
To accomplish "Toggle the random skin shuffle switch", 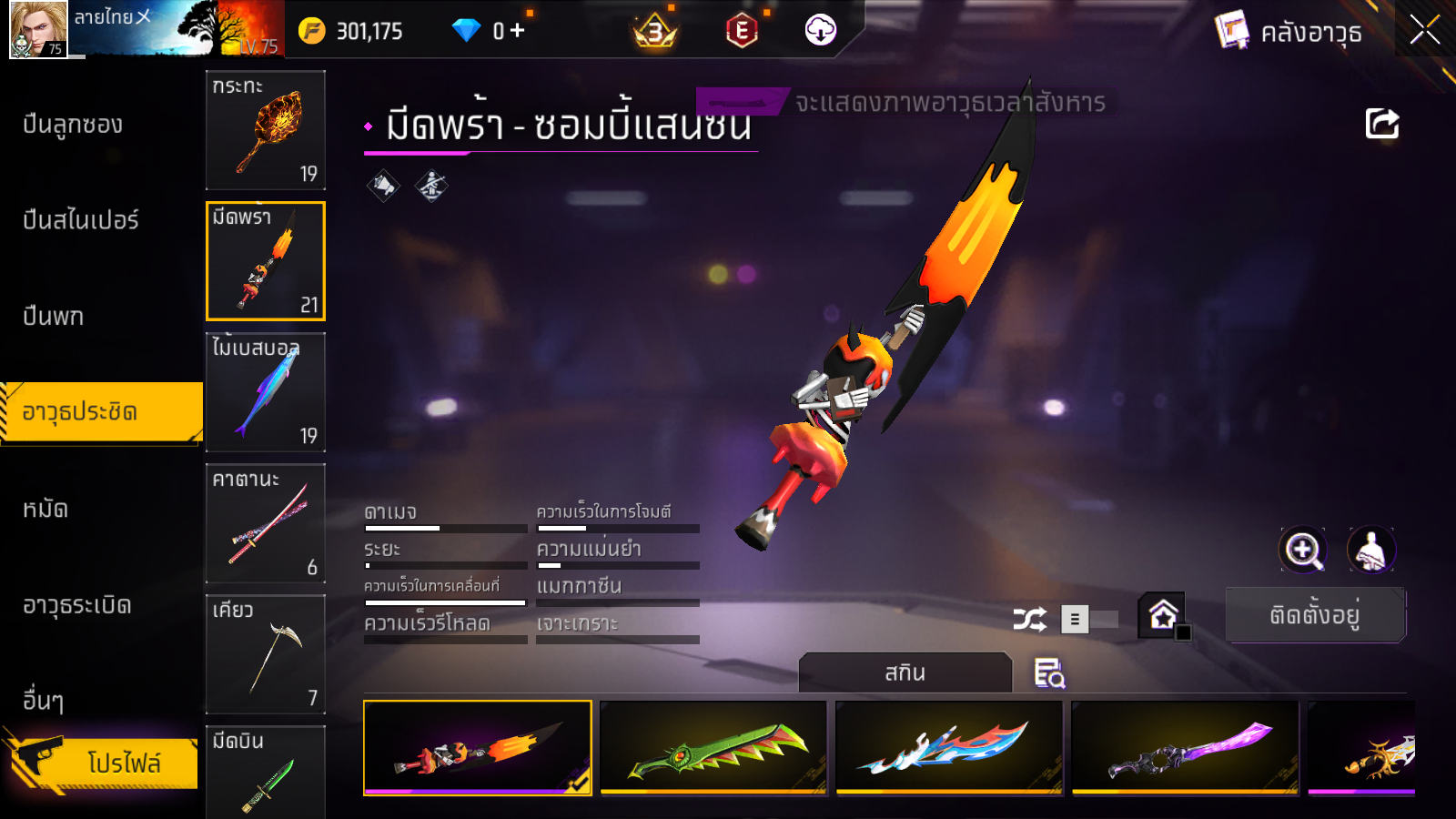I will click(1091, 620).
